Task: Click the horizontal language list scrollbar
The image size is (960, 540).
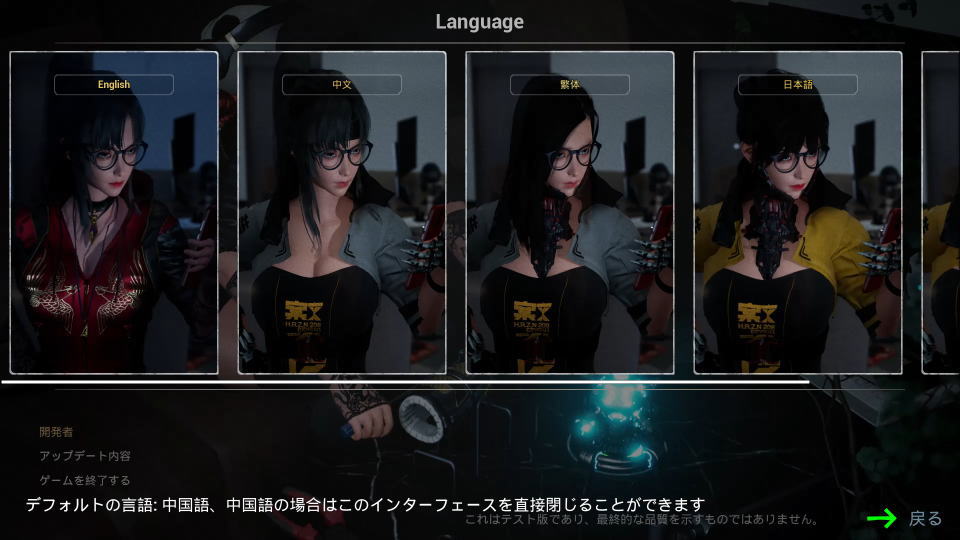Action: (x=404, y=382)
